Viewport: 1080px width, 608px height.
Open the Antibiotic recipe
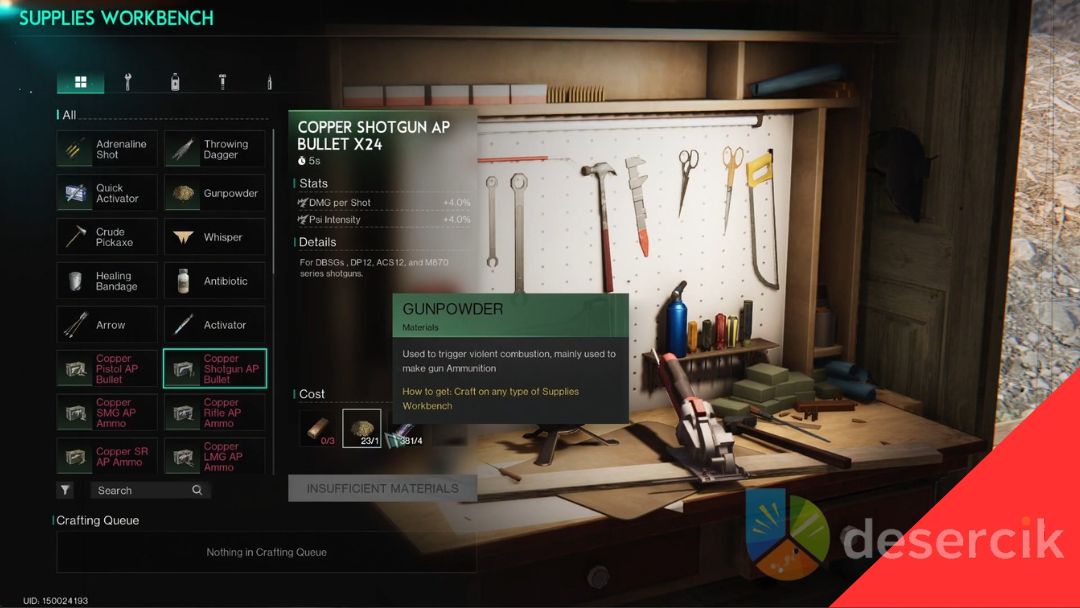[x=215, y=281]
